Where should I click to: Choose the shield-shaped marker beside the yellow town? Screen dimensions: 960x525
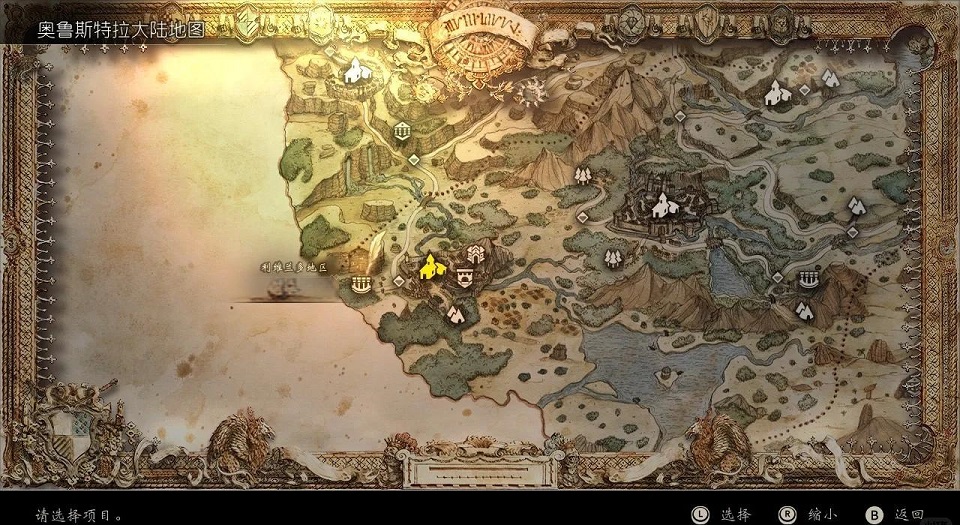[463, 276]
